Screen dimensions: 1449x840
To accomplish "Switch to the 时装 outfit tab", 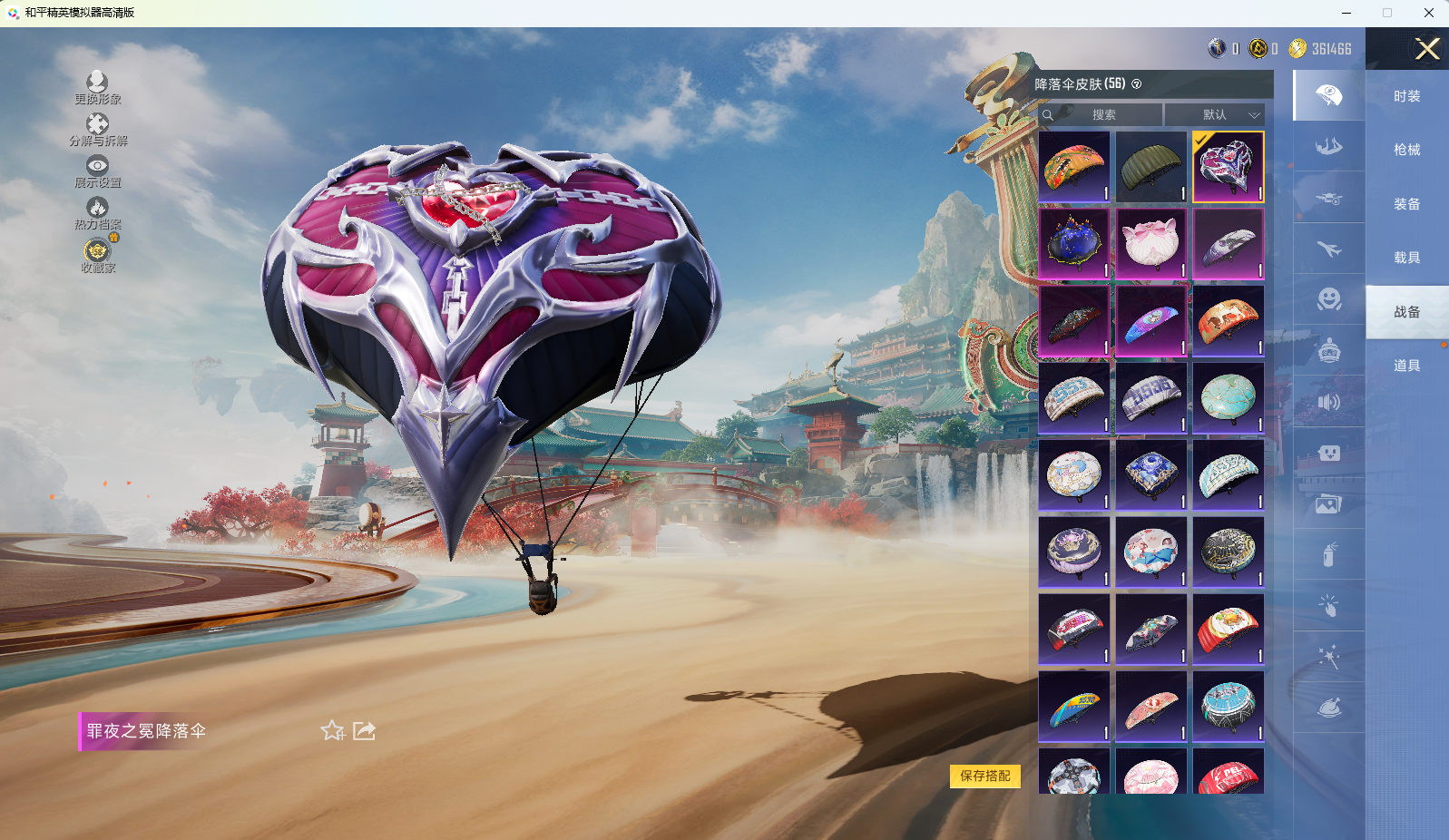I will [x=1406, y=96].
